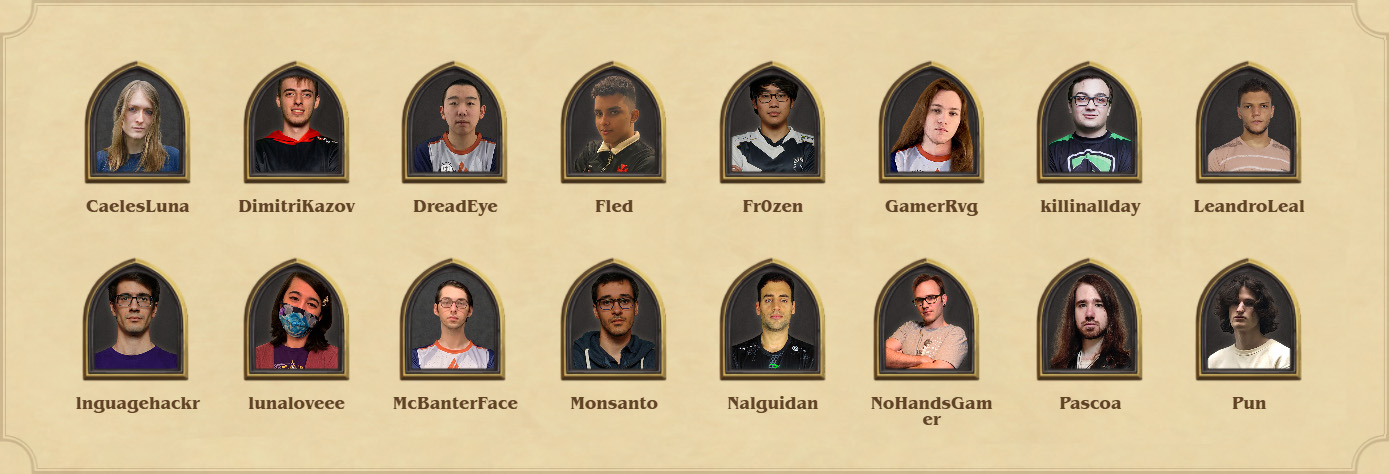Open the killinallday player tile
1389x474 pixels.
[1089, 123]
